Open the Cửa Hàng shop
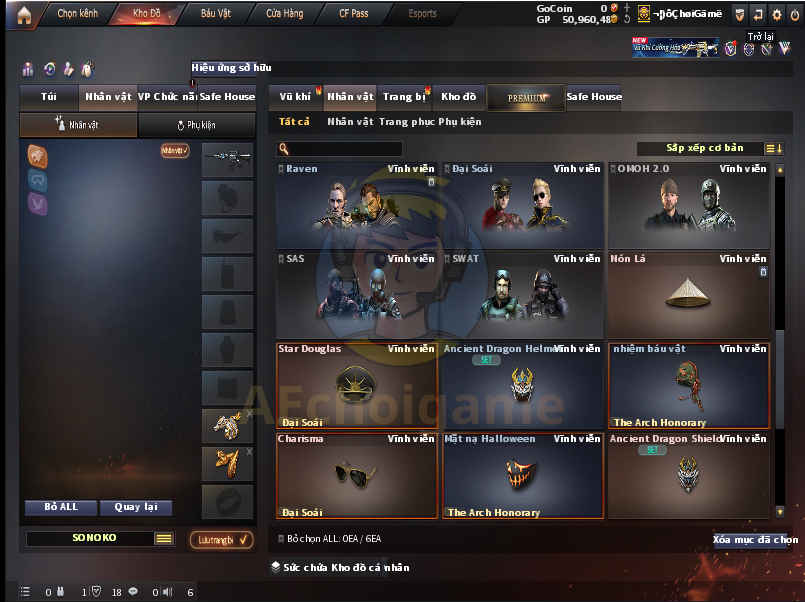The width and height of the screenshot is (805, 602). coord(285,14)
